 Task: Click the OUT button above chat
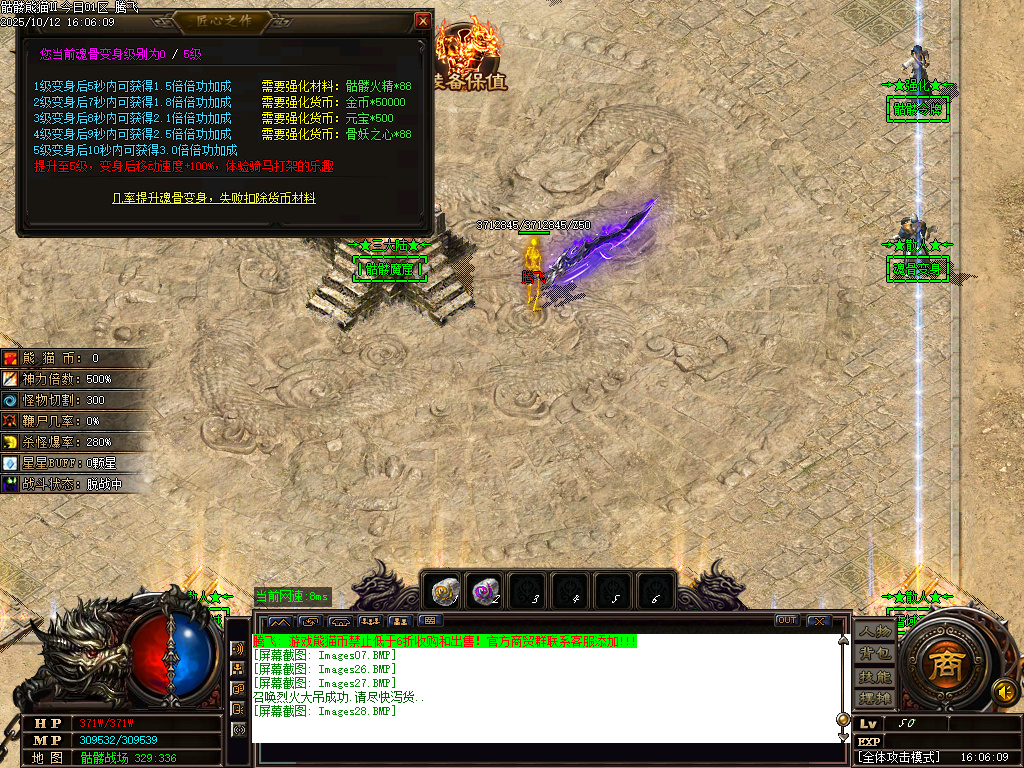click(788, 621)
